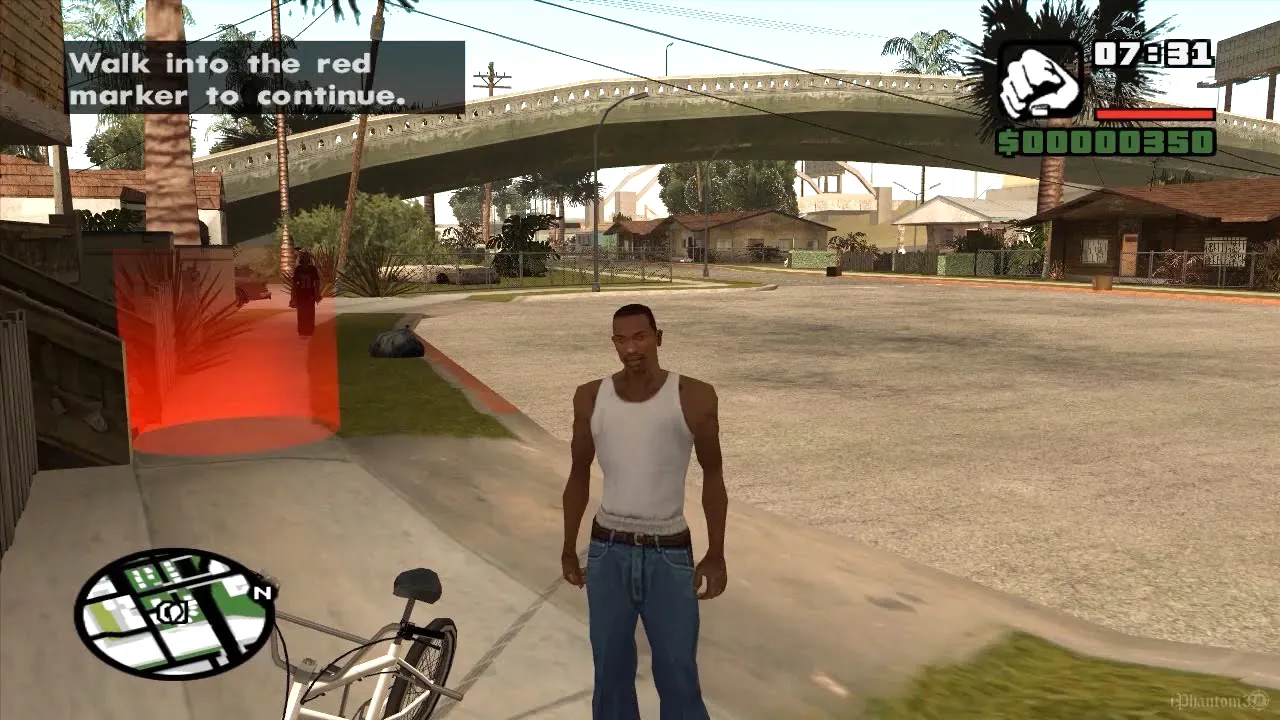Click the red health bar
The width and height of the screenshot is (1280, 720).
(1155, 112)
